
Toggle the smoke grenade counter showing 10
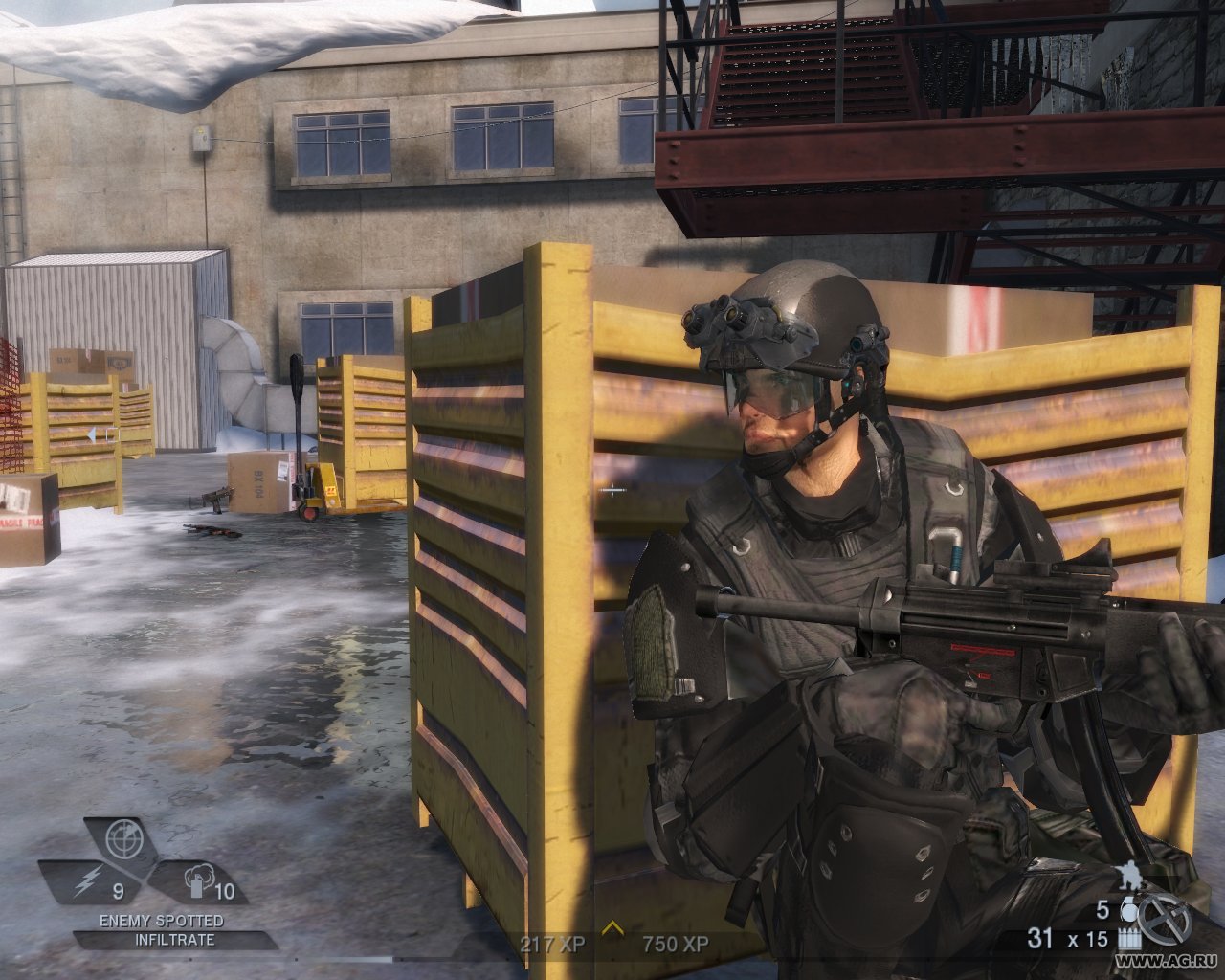coord(225,890)
